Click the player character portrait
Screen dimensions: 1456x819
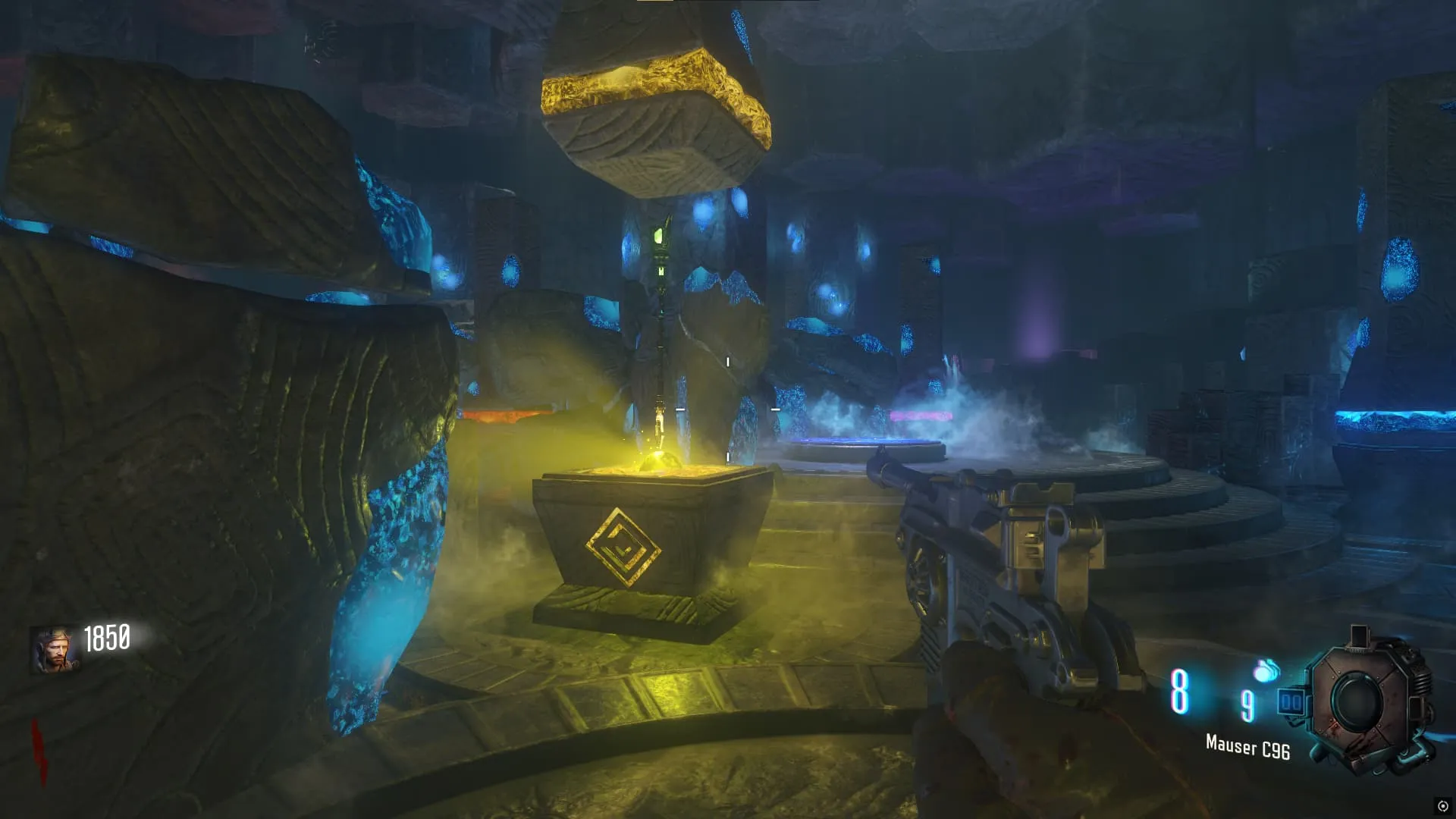coord(53,651)
